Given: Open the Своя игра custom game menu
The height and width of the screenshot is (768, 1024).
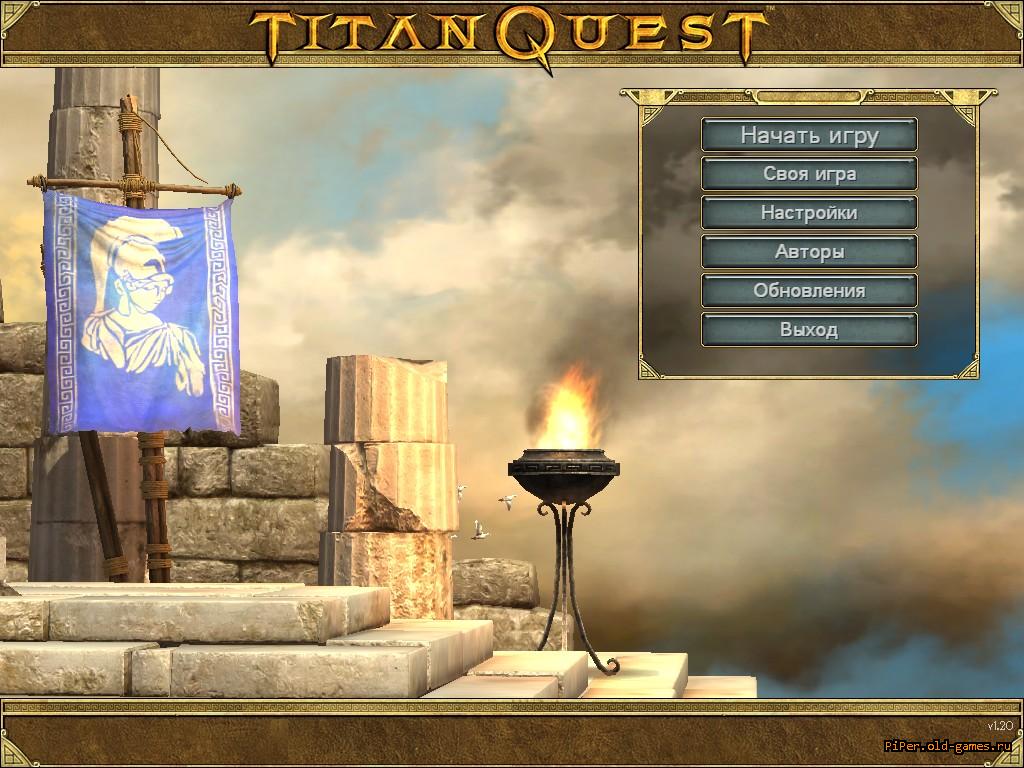Looking at the screenshot, I should pyautogui.click(x=809, y=174).
